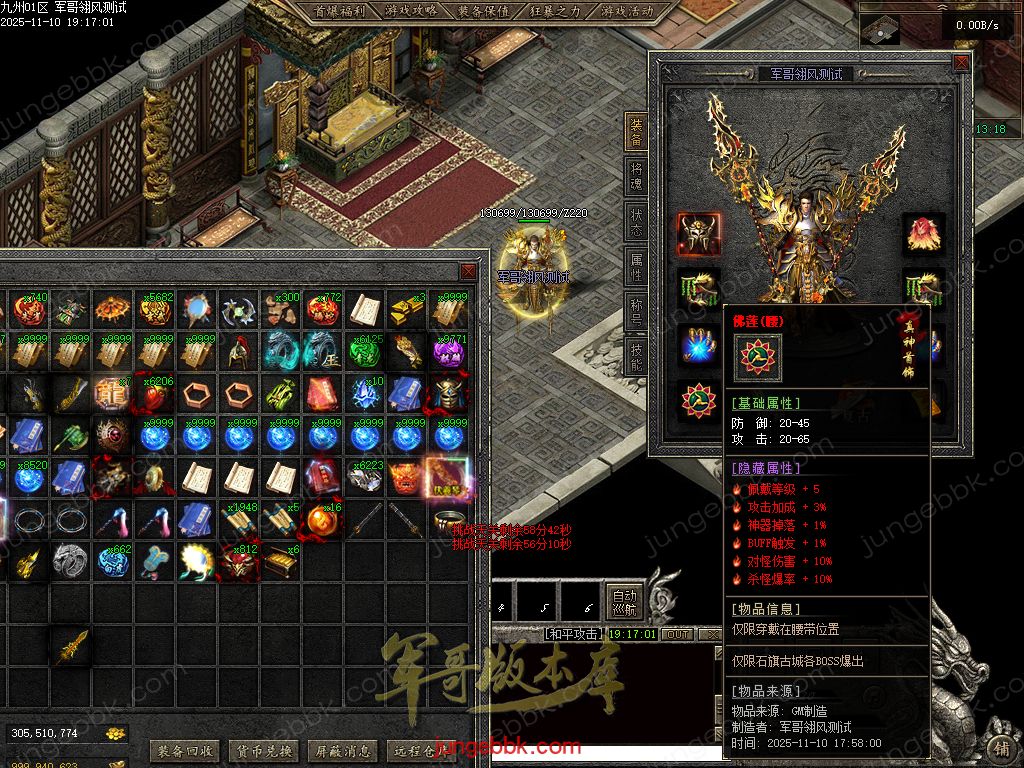Image resolution: width=1024 pixels, height=768 pixels.
Task: Close the character equipment panel
Action: pos(961,62)
